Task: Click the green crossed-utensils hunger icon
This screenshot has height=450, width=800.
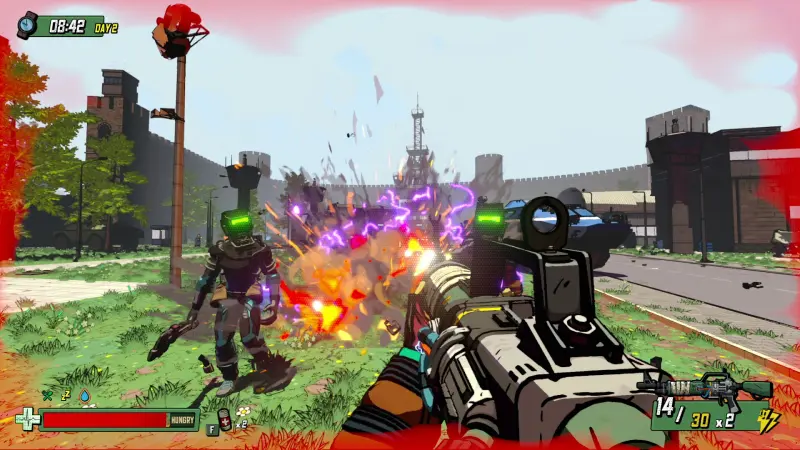Action: 46,396
